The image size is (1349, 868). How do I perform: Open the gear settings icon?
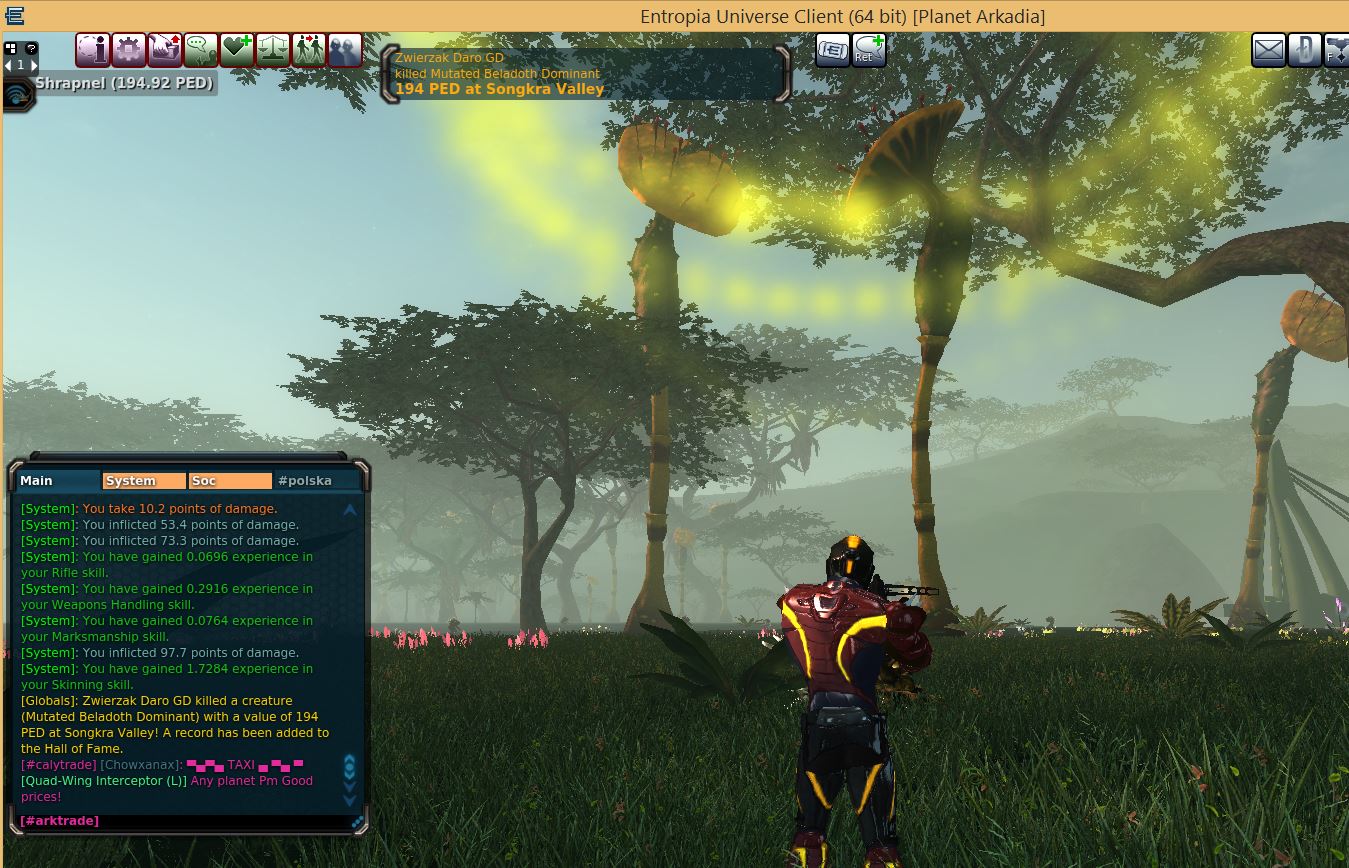(x=129, y=50)
